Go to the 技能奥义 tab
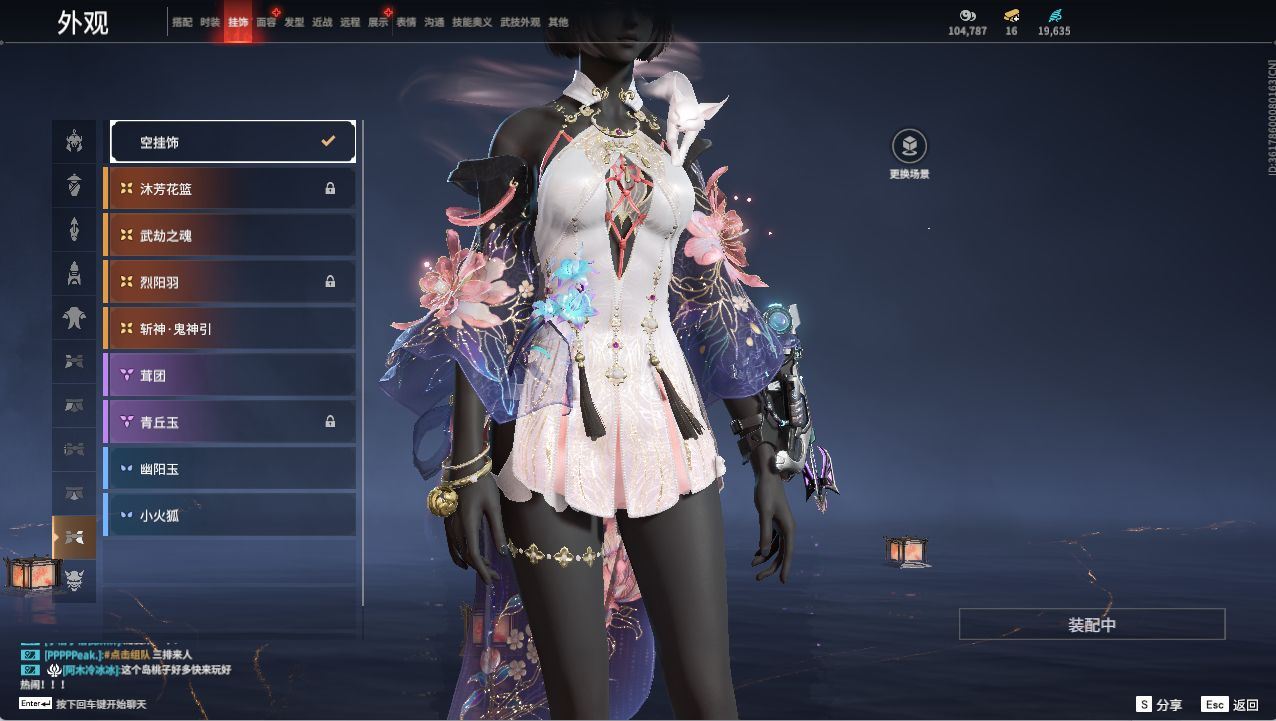This screenshot has width=1276, height=721. (472, 22)
